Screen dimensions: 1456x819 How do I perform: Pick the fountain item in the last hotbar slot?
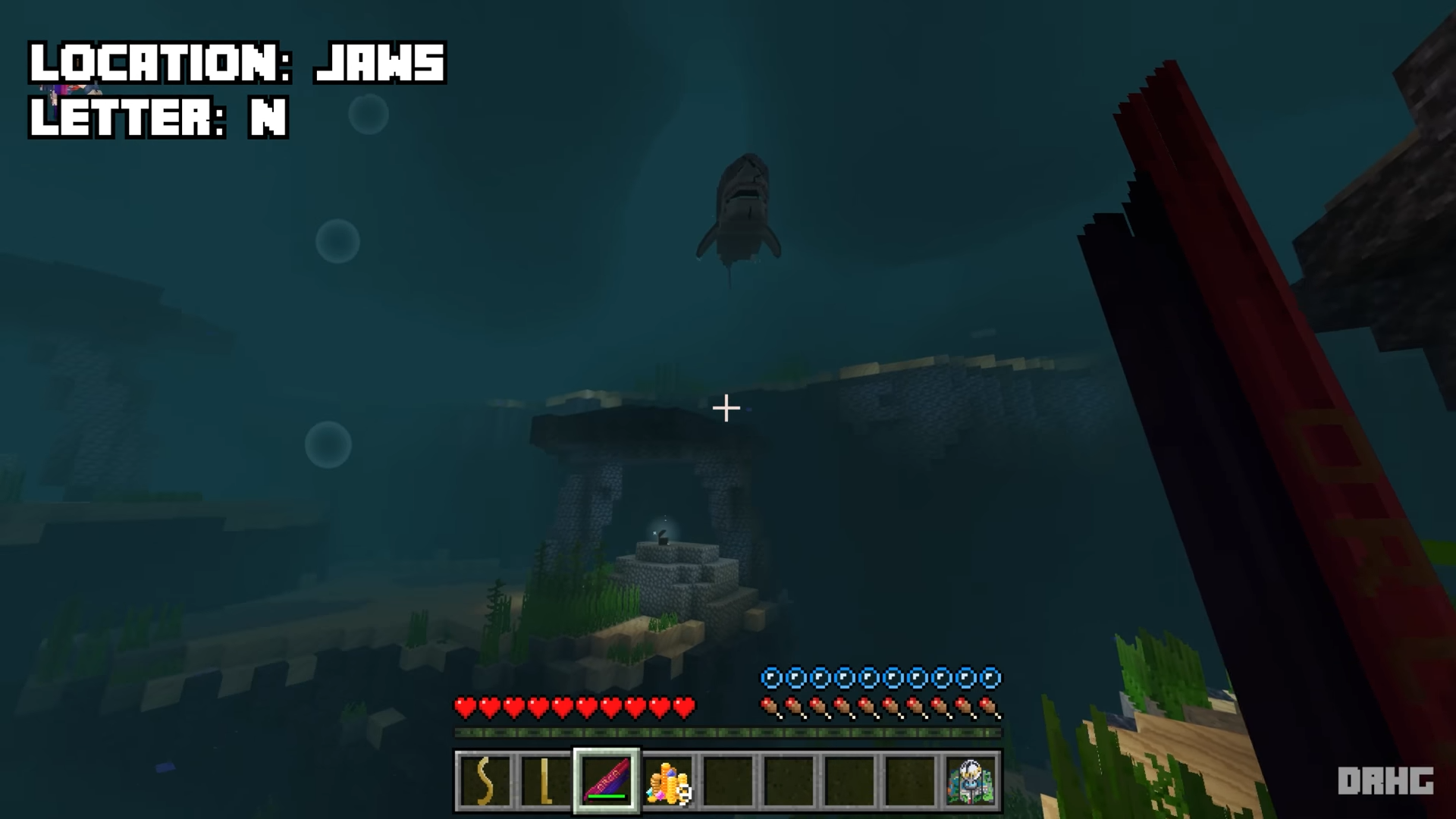(971, 781)
